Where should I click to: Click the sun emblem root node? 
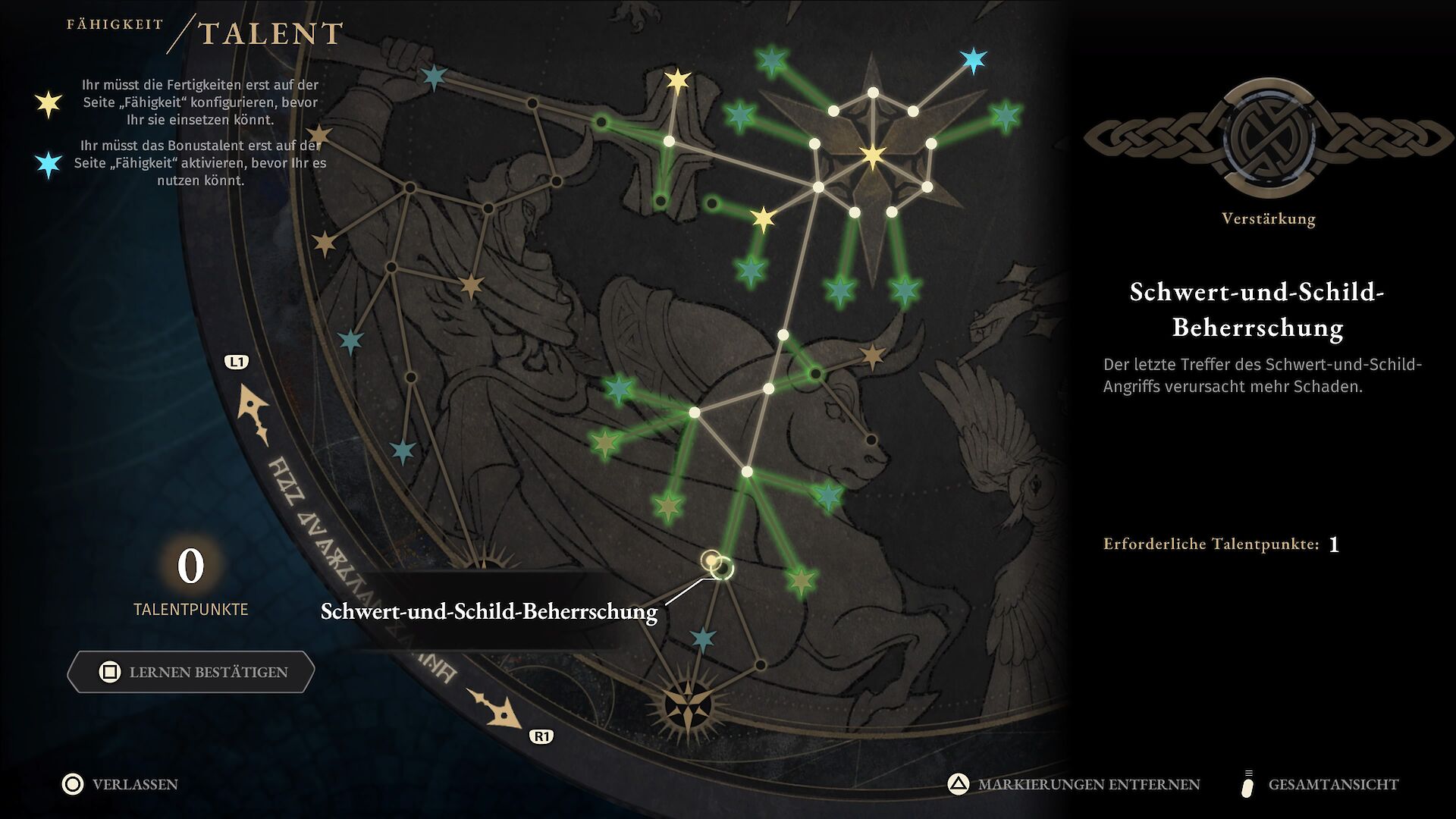pos(688,705)
